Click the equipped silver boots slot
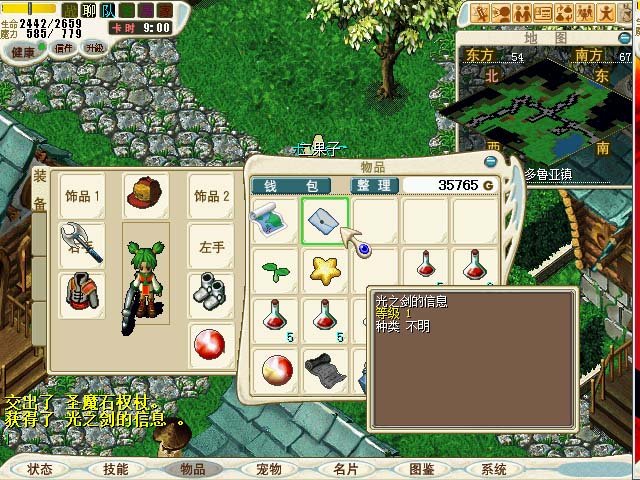The image size is (640, 480). (211, 294)
